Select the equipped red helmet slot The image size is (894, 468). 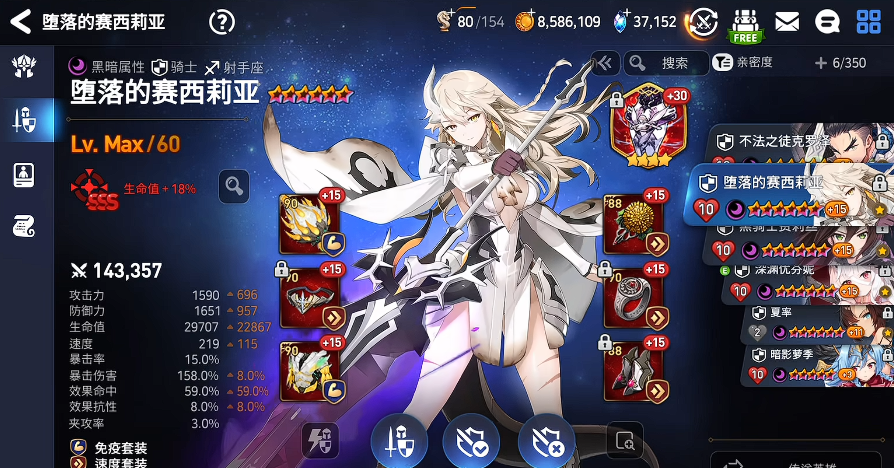click(x=310, y=298)
